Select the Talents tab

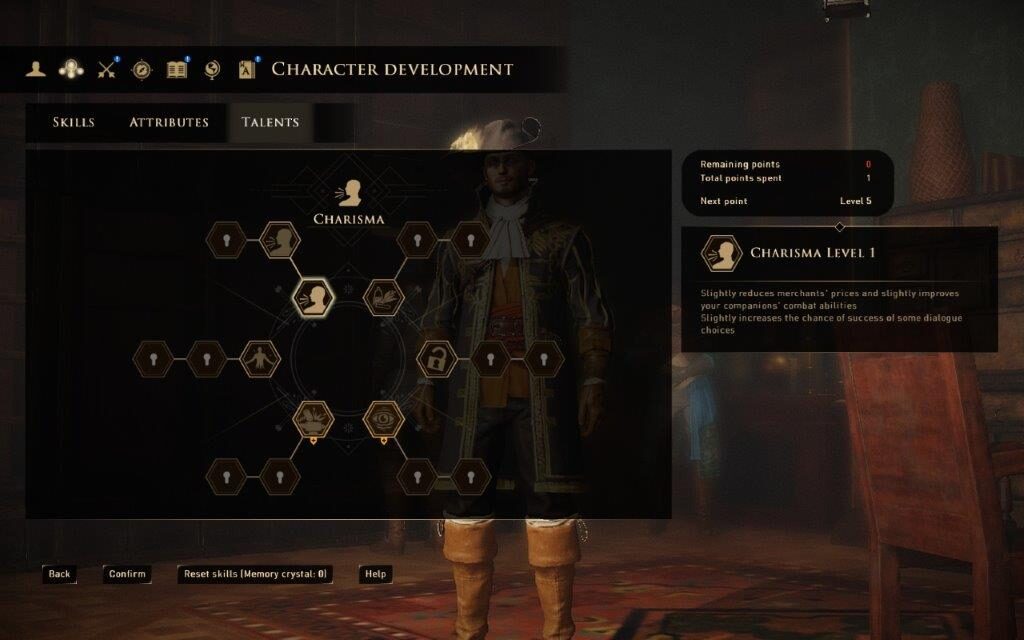click(270, 122)
